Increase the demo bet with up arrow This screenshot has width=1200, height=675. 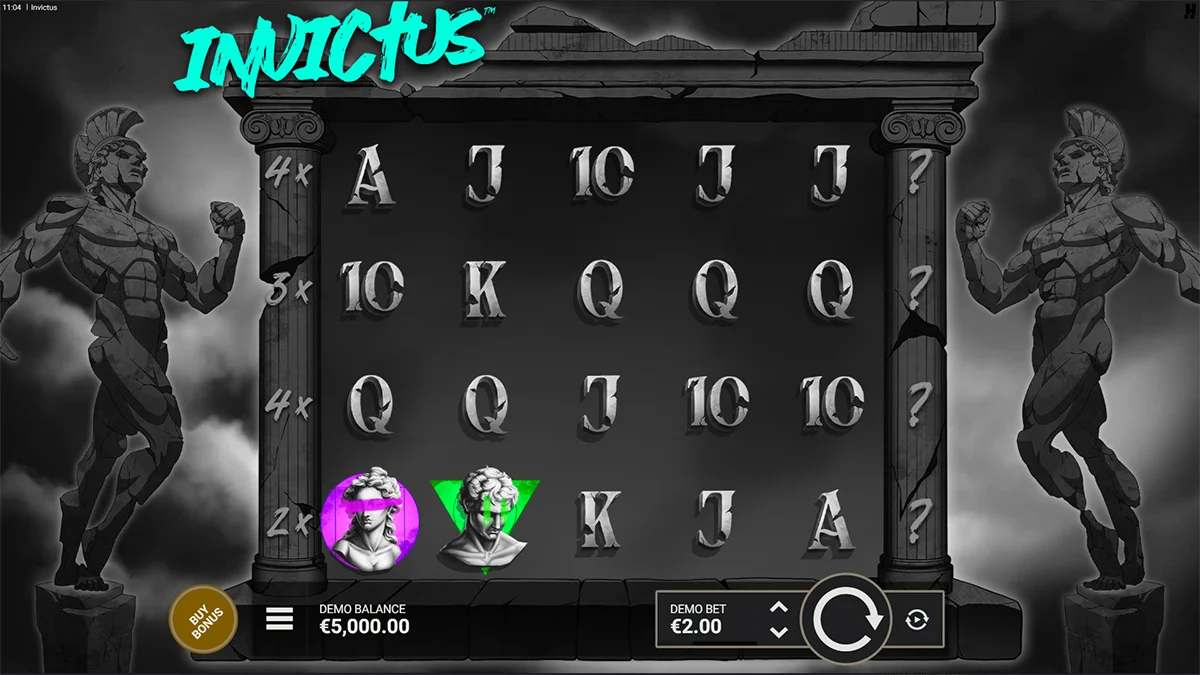(x=780, y=607)
